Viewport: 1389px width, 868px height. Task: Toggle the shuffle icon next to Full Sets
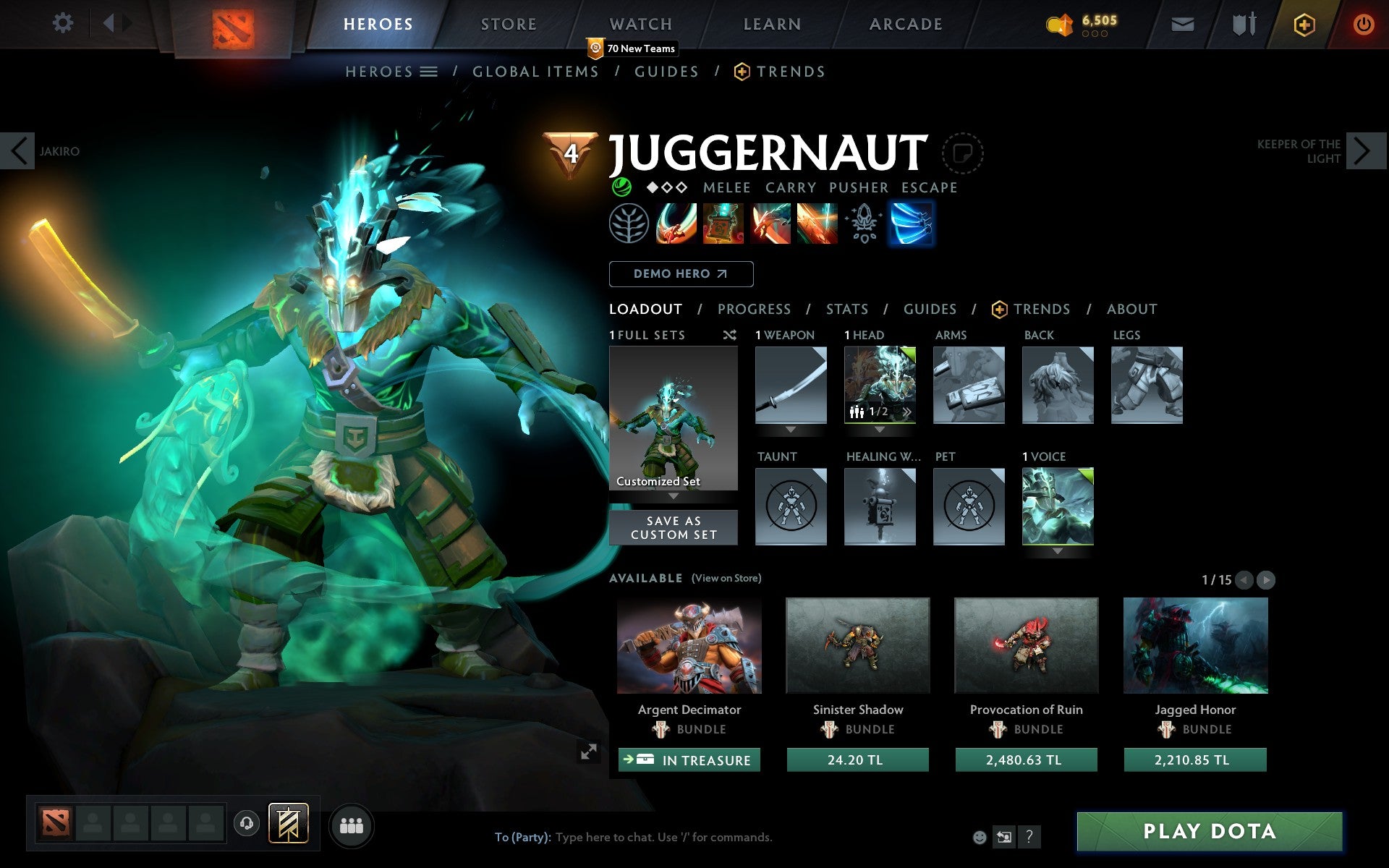pos(730,335)
